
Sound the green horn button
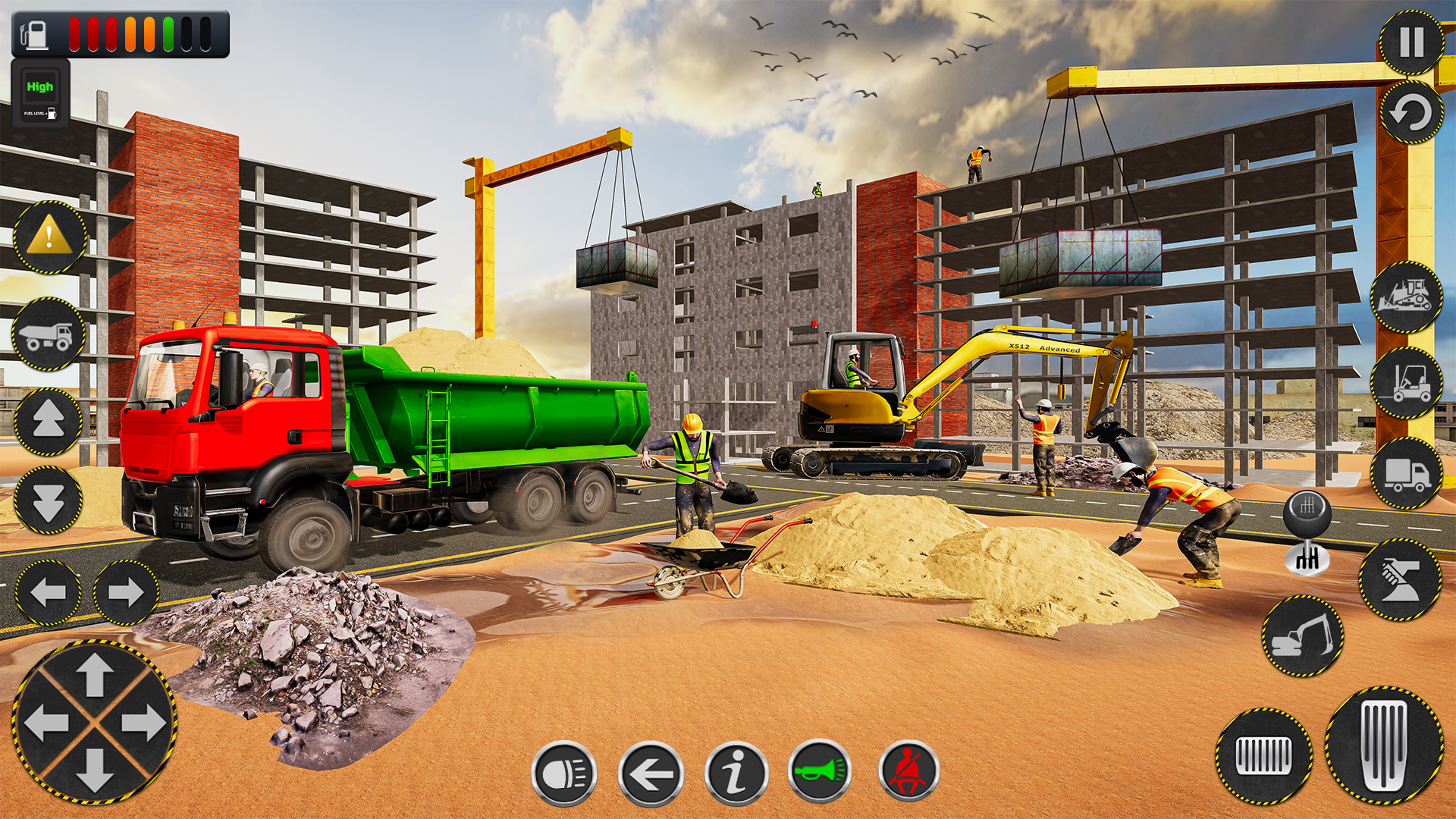pos(820,772)
